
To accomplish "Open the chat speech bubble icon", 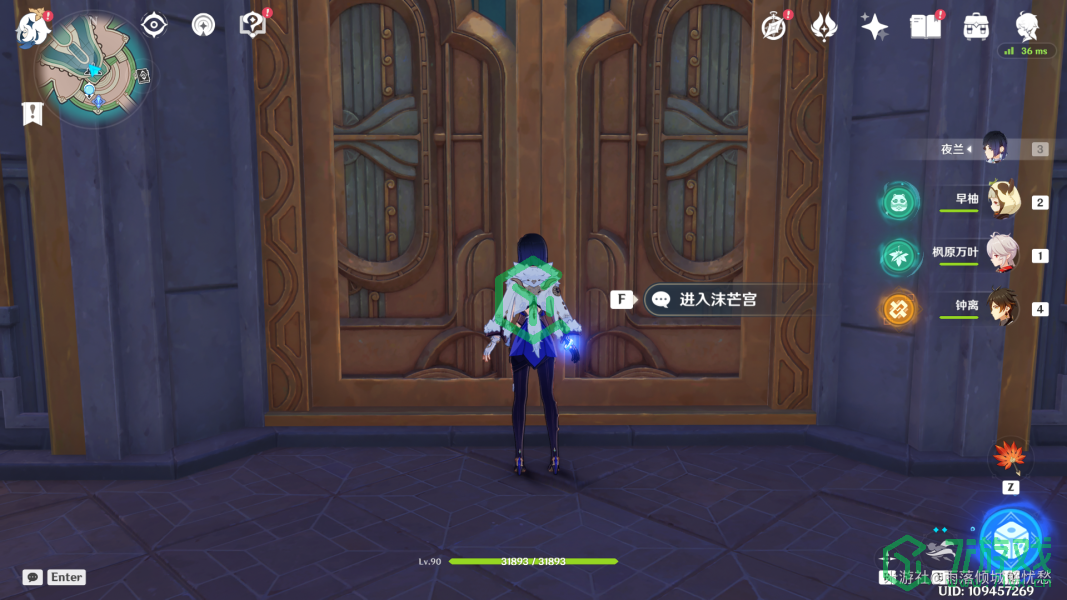I will pyautogui.click(x=33, y=577).
